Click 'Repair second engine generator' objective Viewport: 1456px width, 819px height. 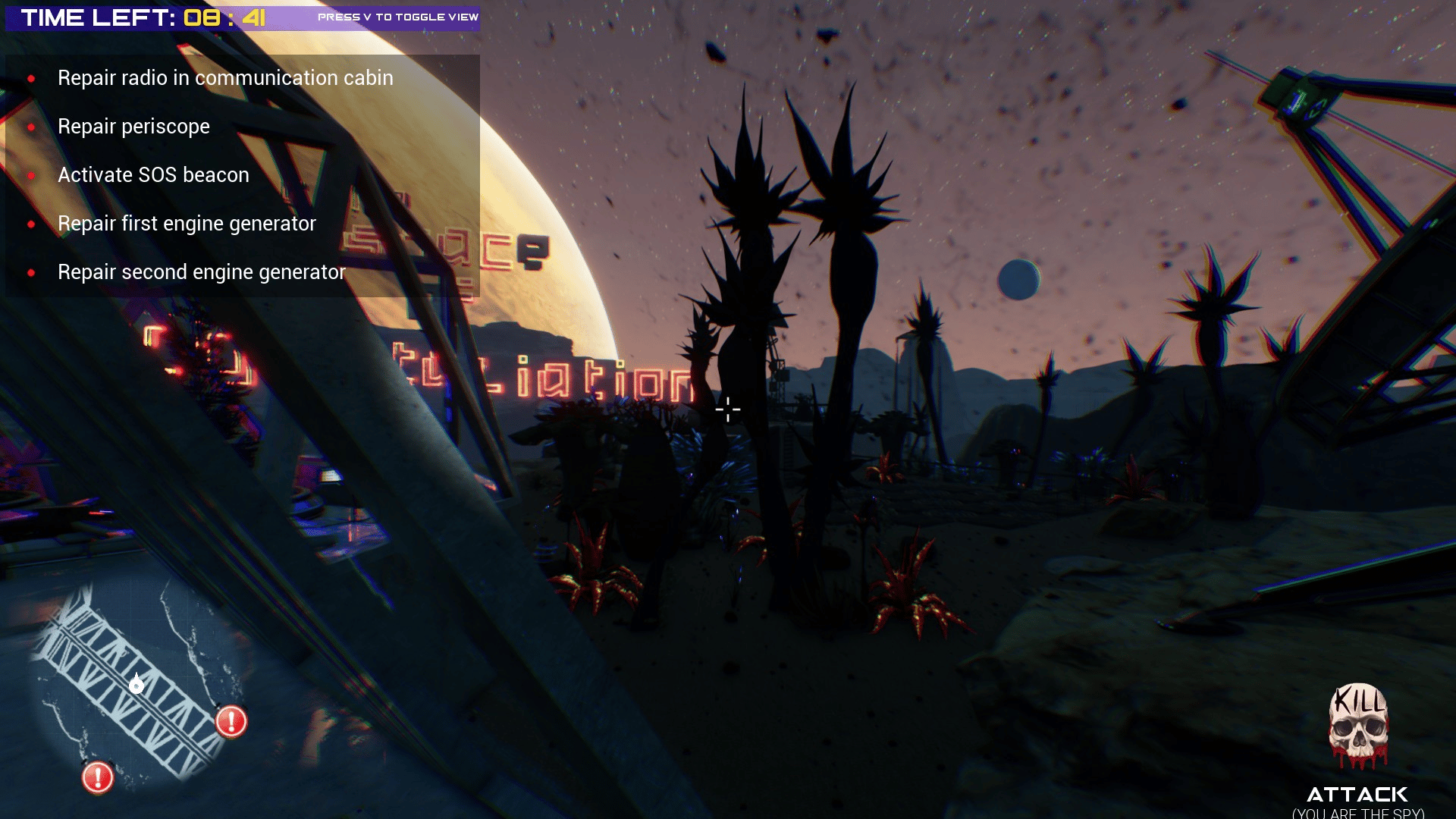[x=202, y=272]
